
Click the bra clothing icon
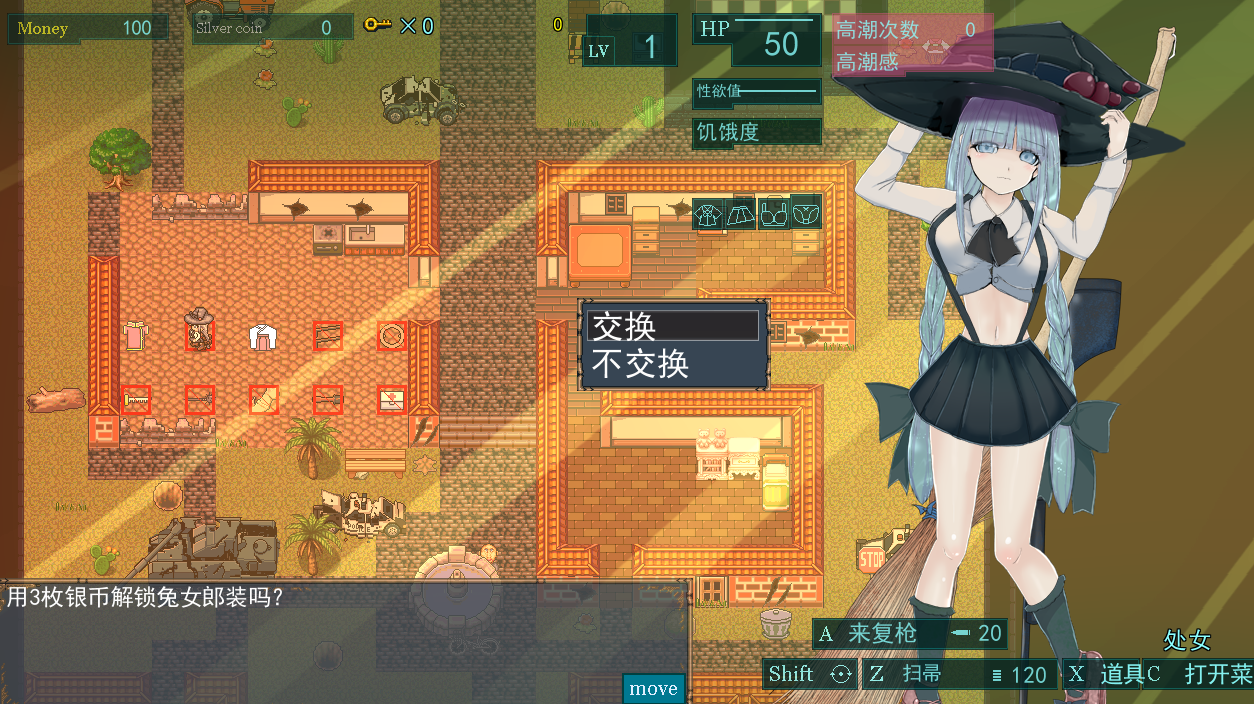click(773, 213)
